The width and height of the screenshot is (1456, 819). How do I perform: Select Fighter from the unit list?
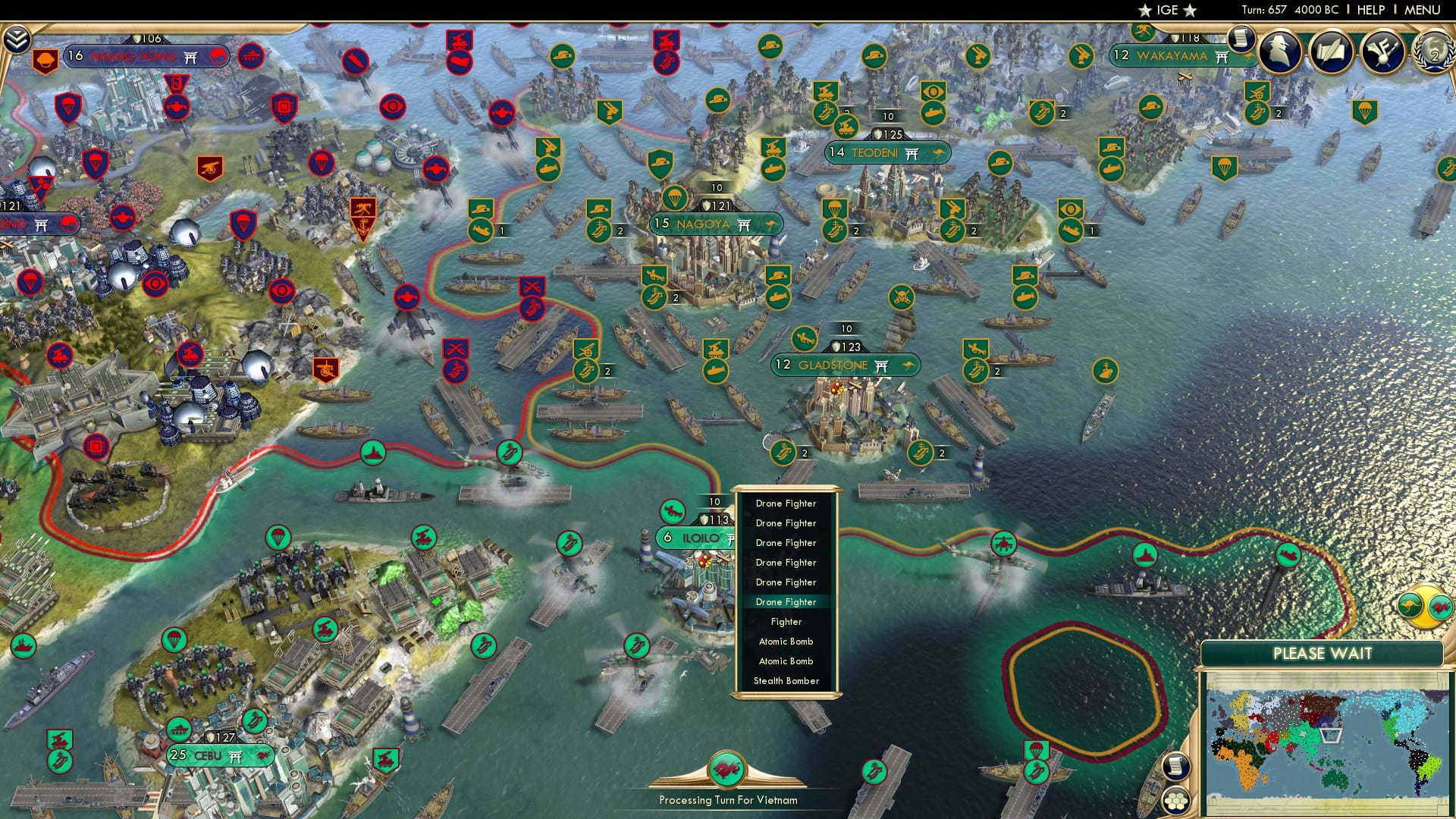point(786,621)
